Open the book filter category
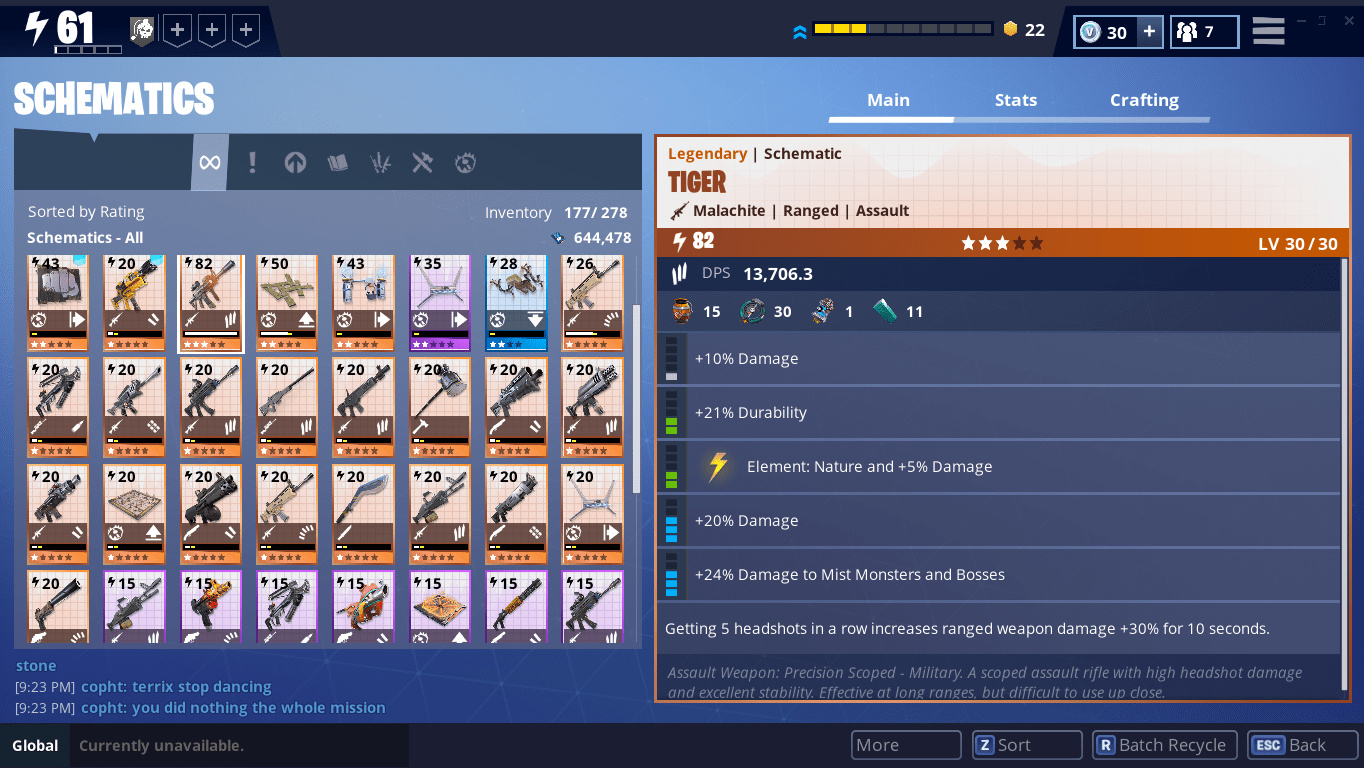The width and height of the screenshot is (1364, 768). tap(338, 162)
